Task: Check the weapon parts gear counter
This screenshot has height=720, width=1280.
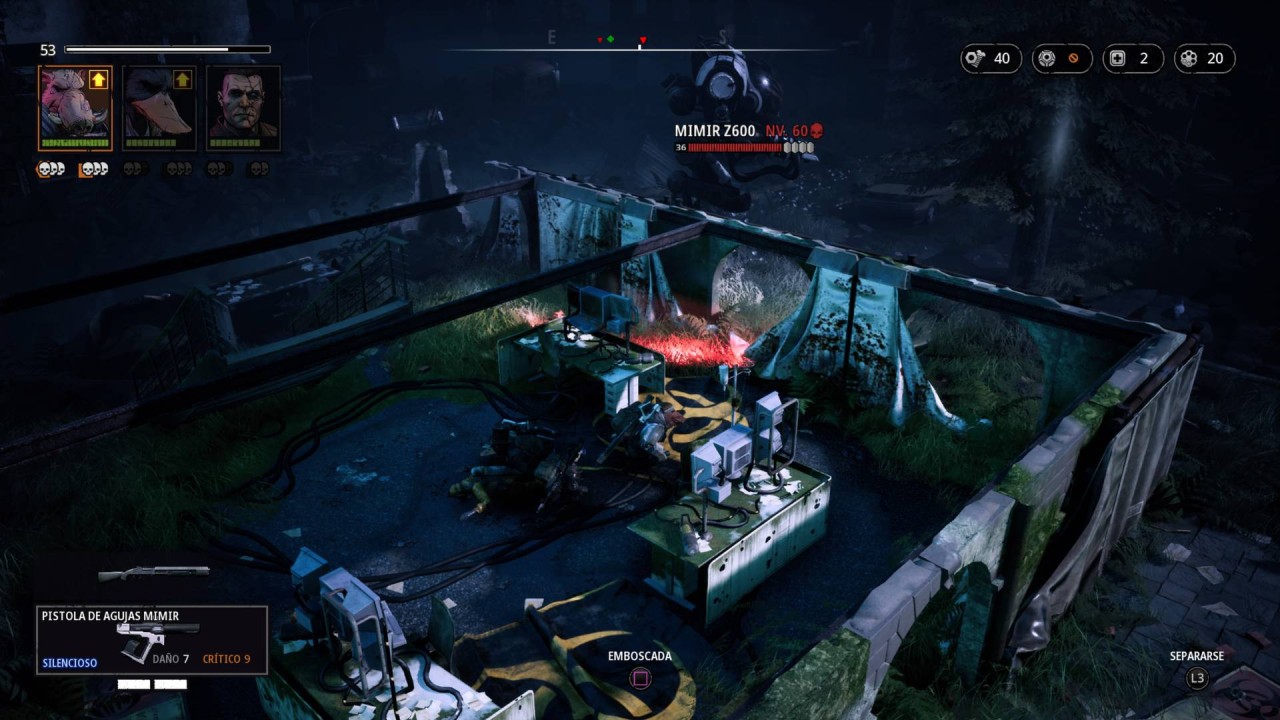Action: [x=1061, y=59]
